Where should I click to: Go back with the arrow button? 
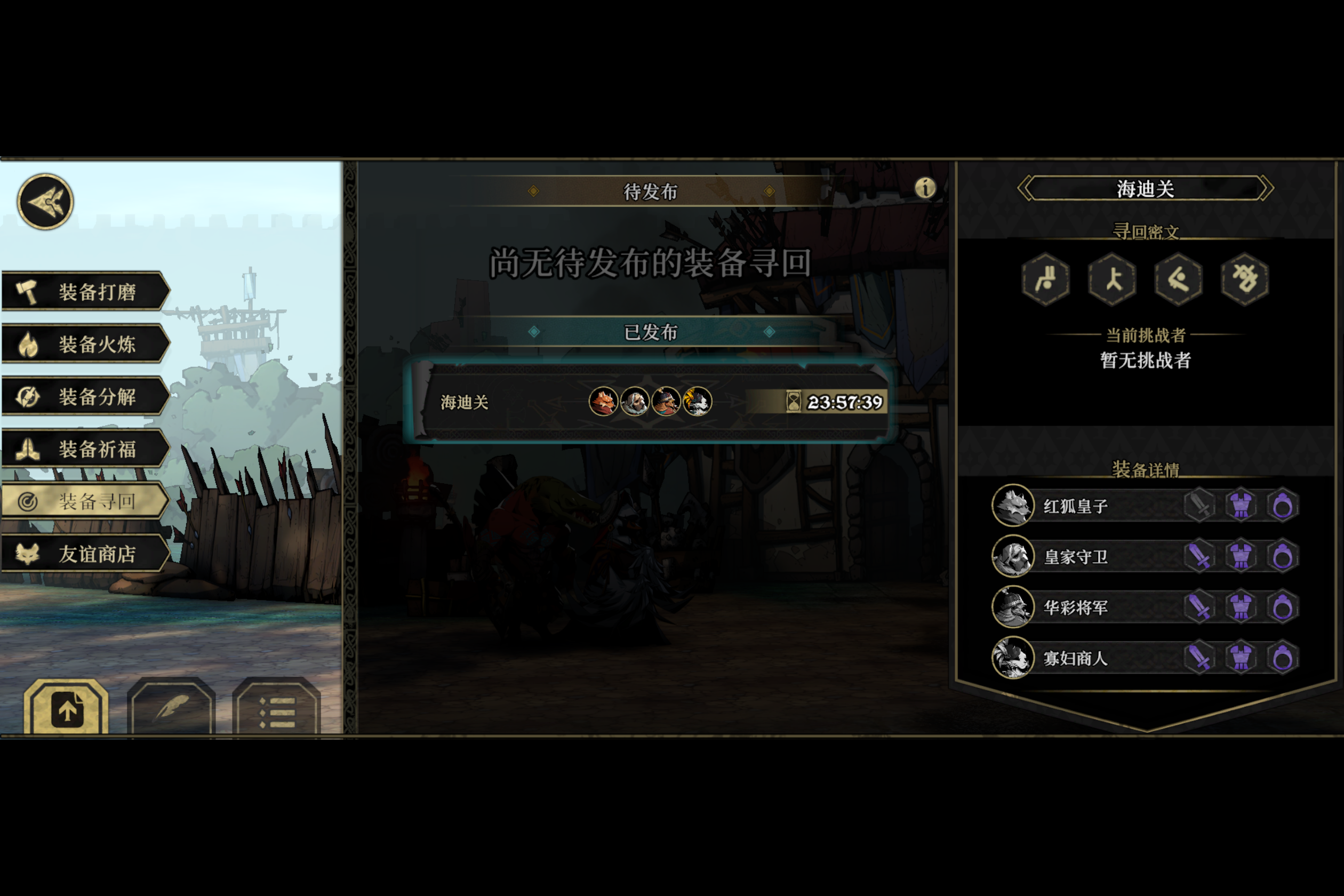pos(45,202)
